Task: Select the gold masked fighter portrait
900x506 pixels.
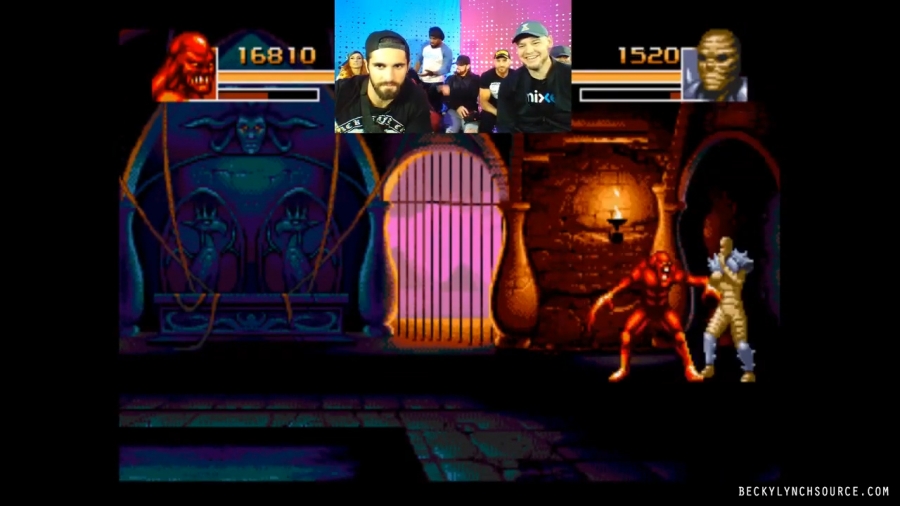Action: [718, 66]
